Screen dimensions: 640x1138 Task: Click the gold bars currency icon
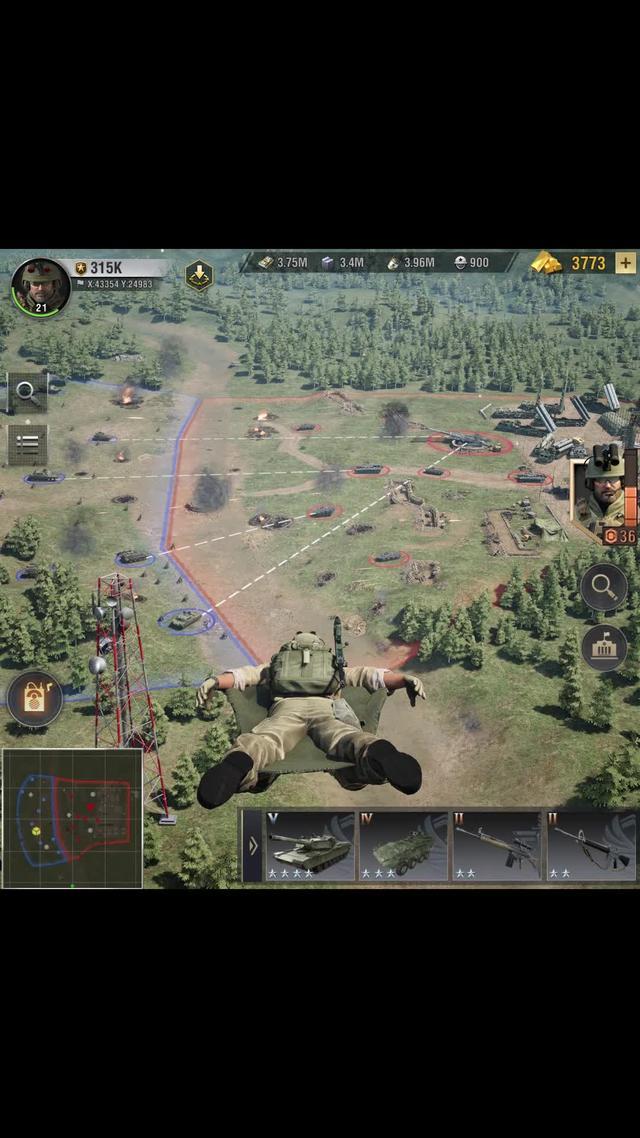pyautogui.click(x=547, y=263)
